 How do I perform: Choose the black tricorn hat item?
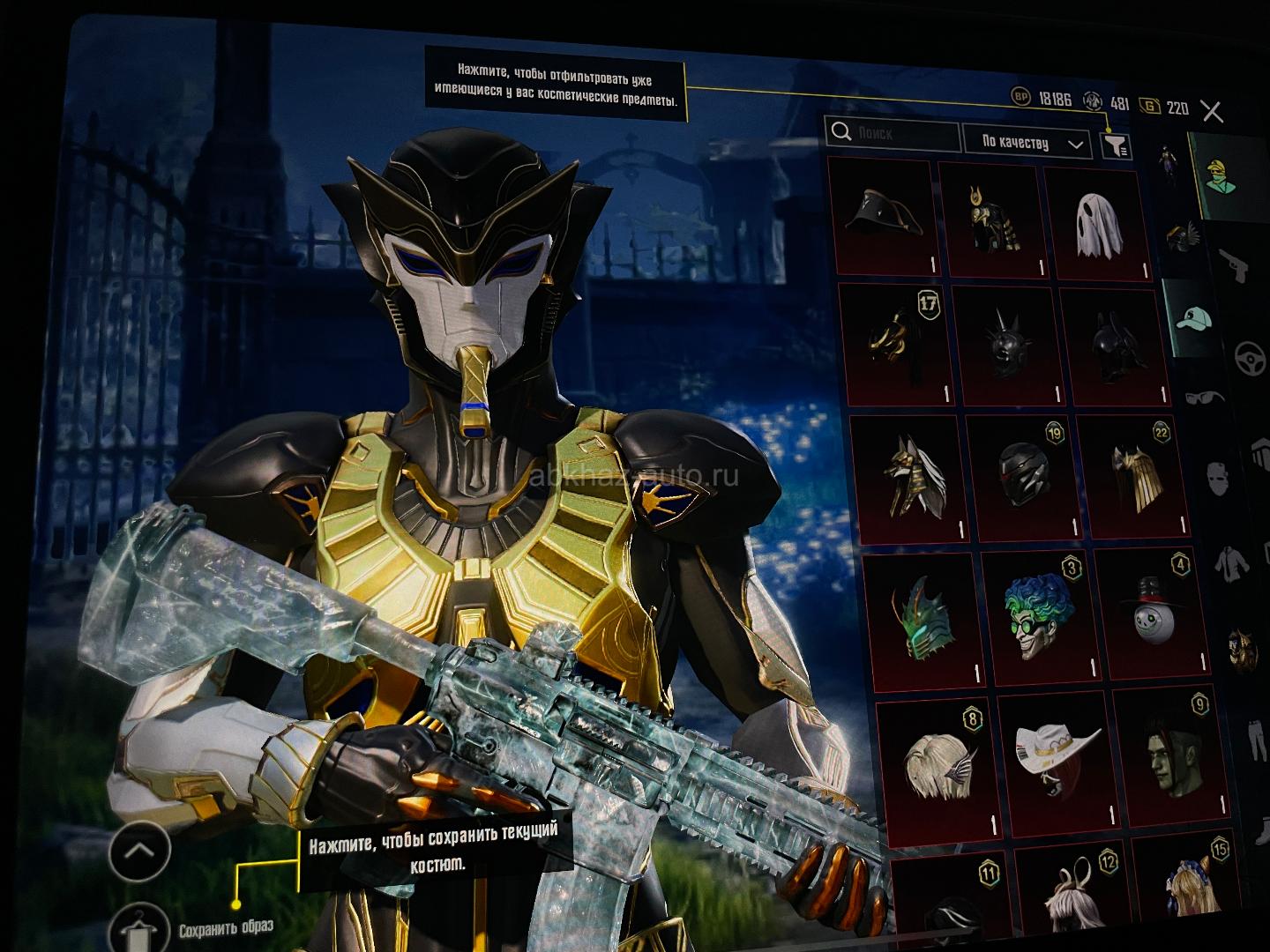pos(884,218)
